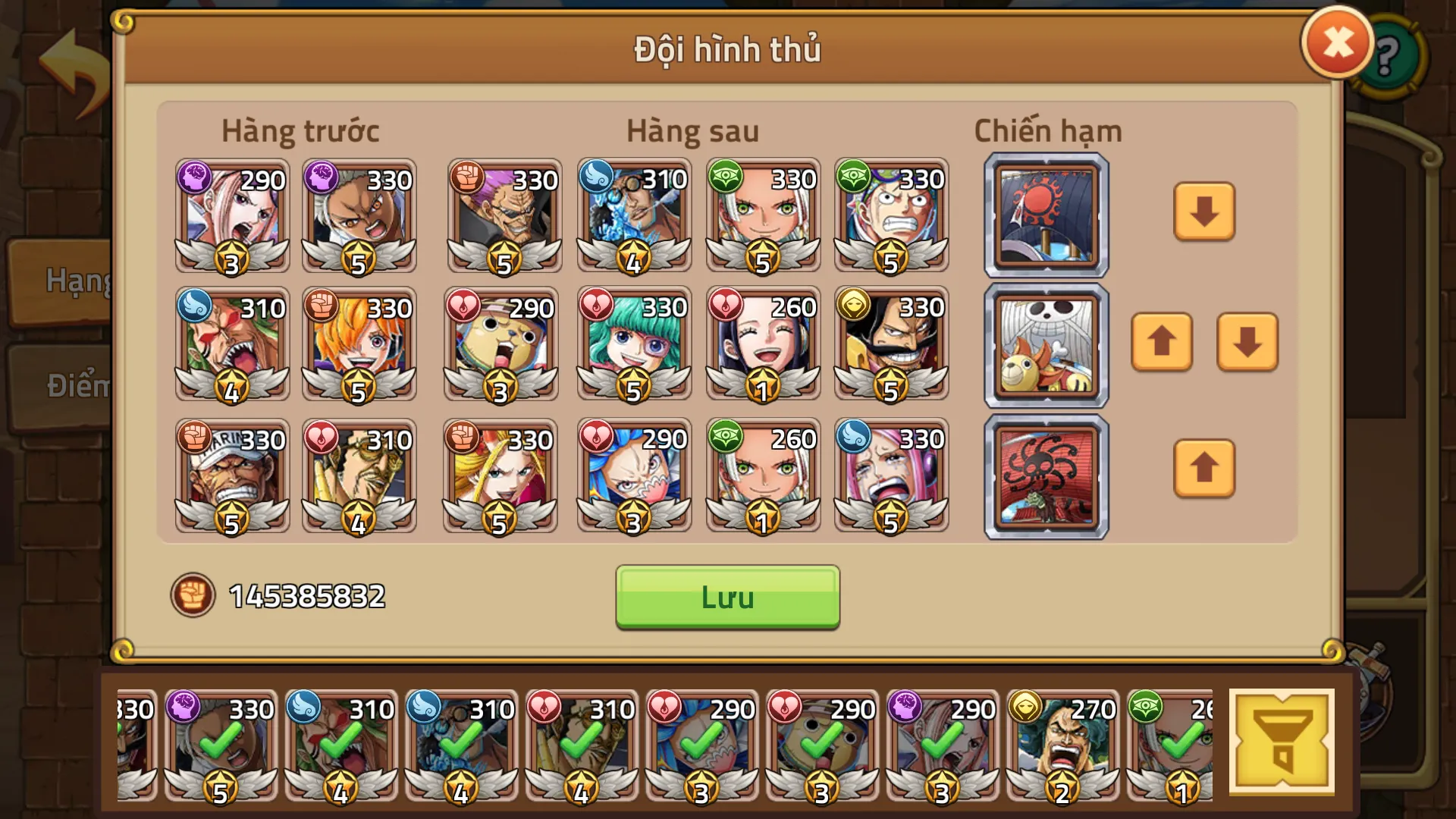1456x819 pixels.
Task: Select the top battleship in Chiến hạm column
Action: coord(1045,215)
